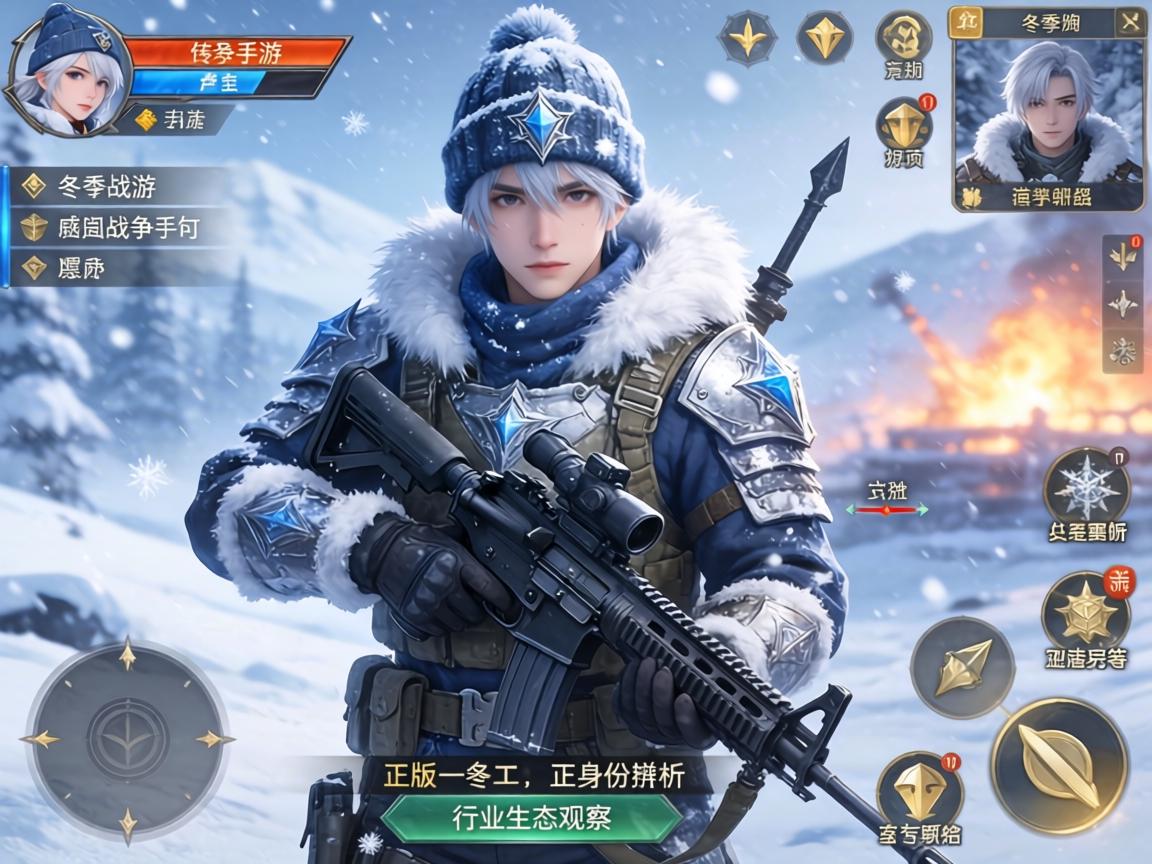
Task: Open the gold helmet icon with notification
Action: pos(904,127)
